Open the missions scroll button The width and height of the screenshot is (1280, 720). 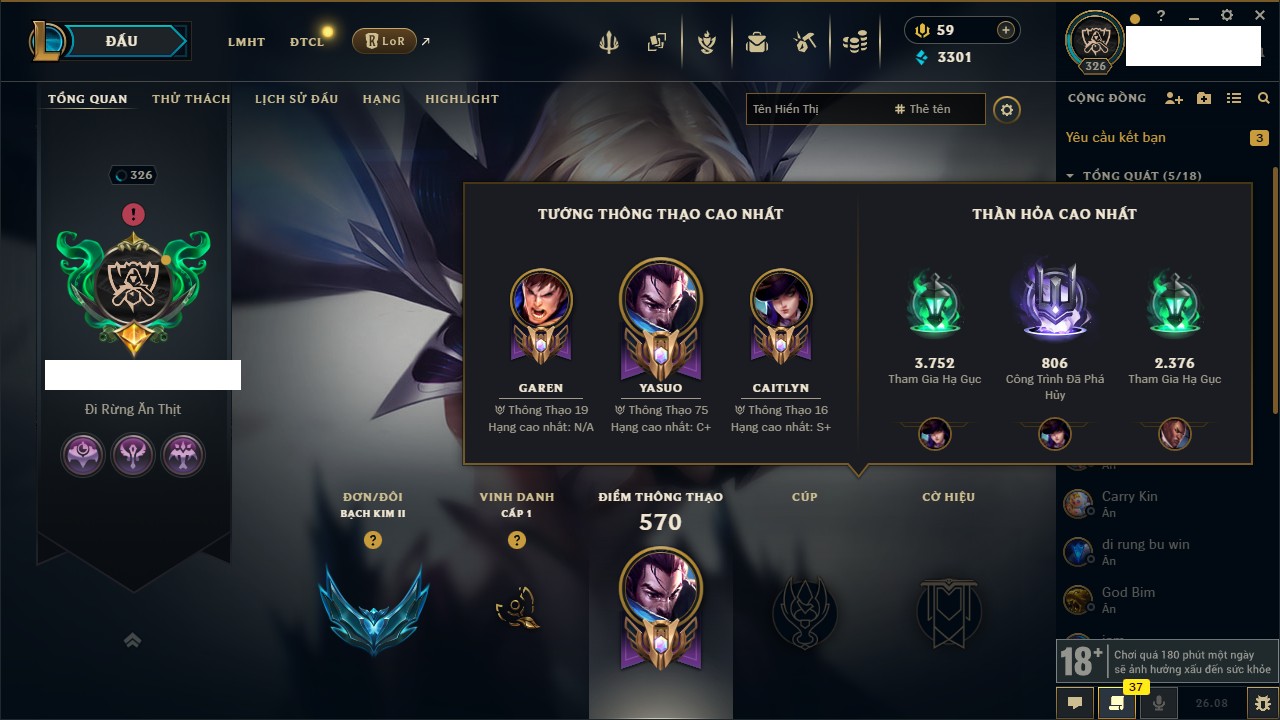click(1116, 703)
